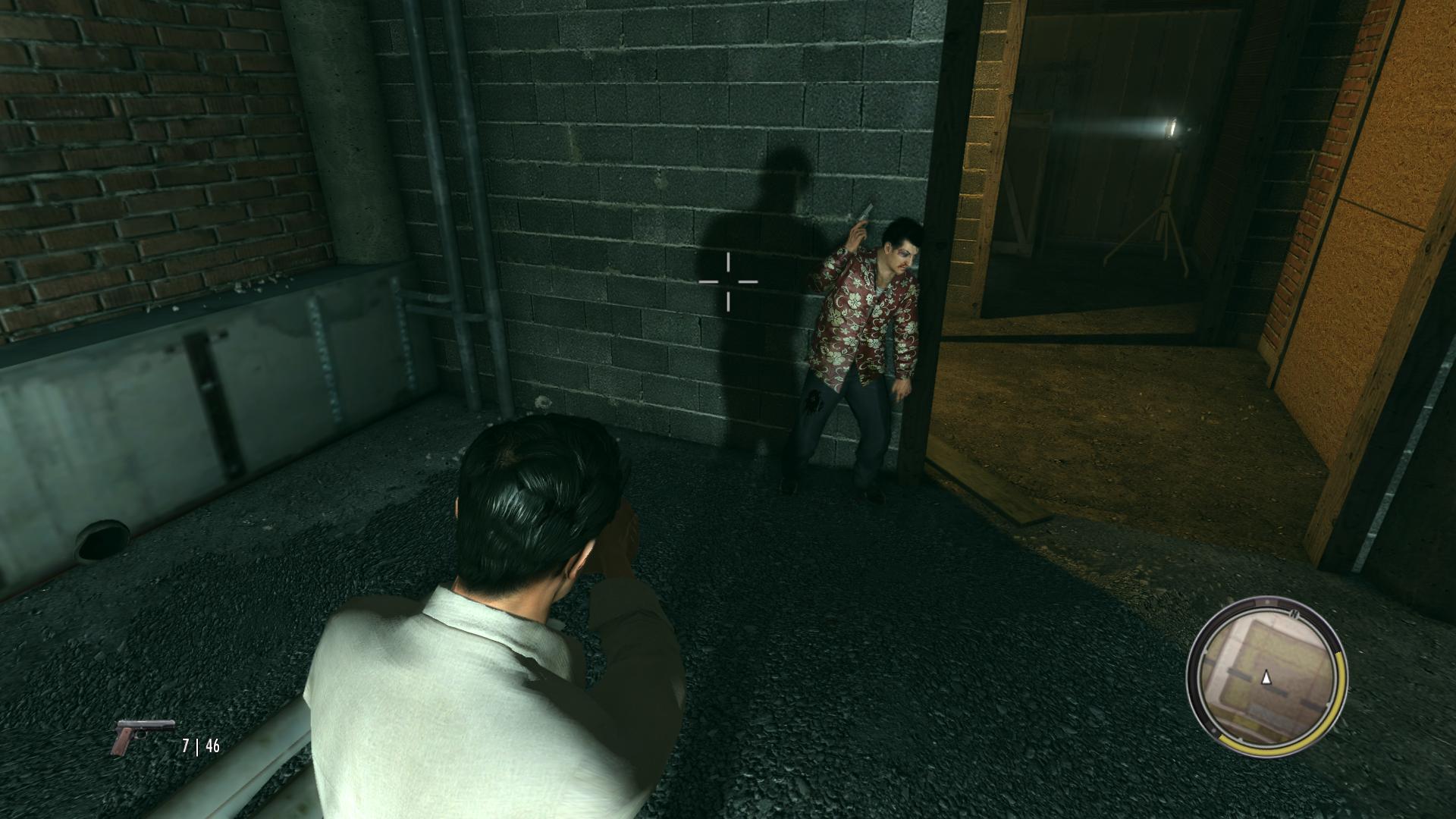The image size is (1456, 819).
Task: Select the pistol weapon icon
Action: tap(142, 736)
